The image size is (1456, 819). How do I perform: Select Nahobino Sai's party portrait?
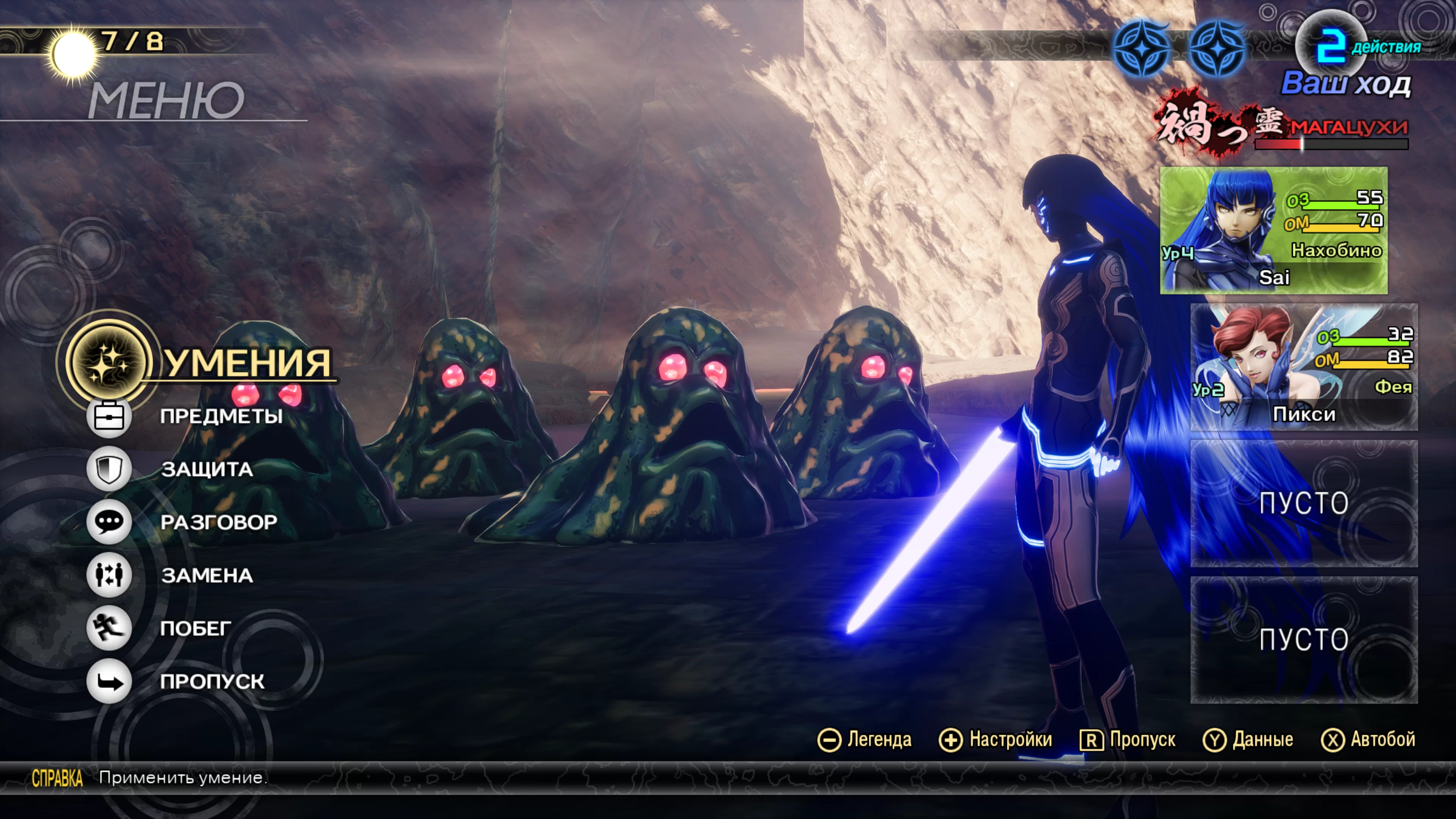(x=1274, y=230)
